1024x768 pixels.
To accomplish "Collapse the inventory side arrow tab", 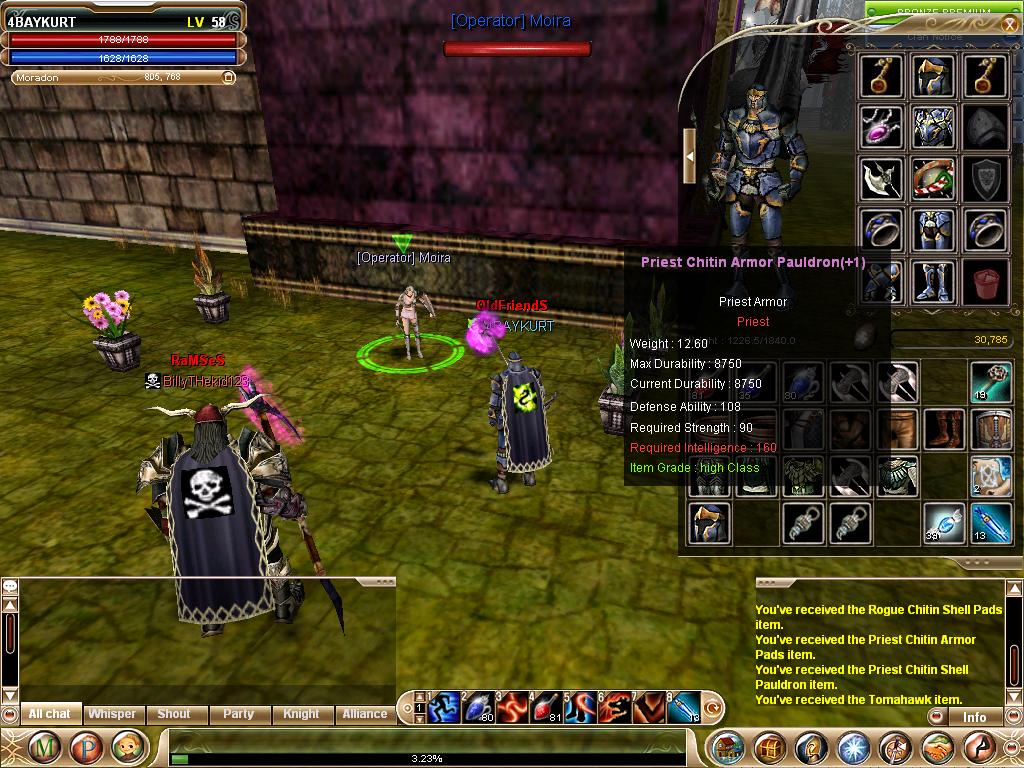I will (689, 155).
